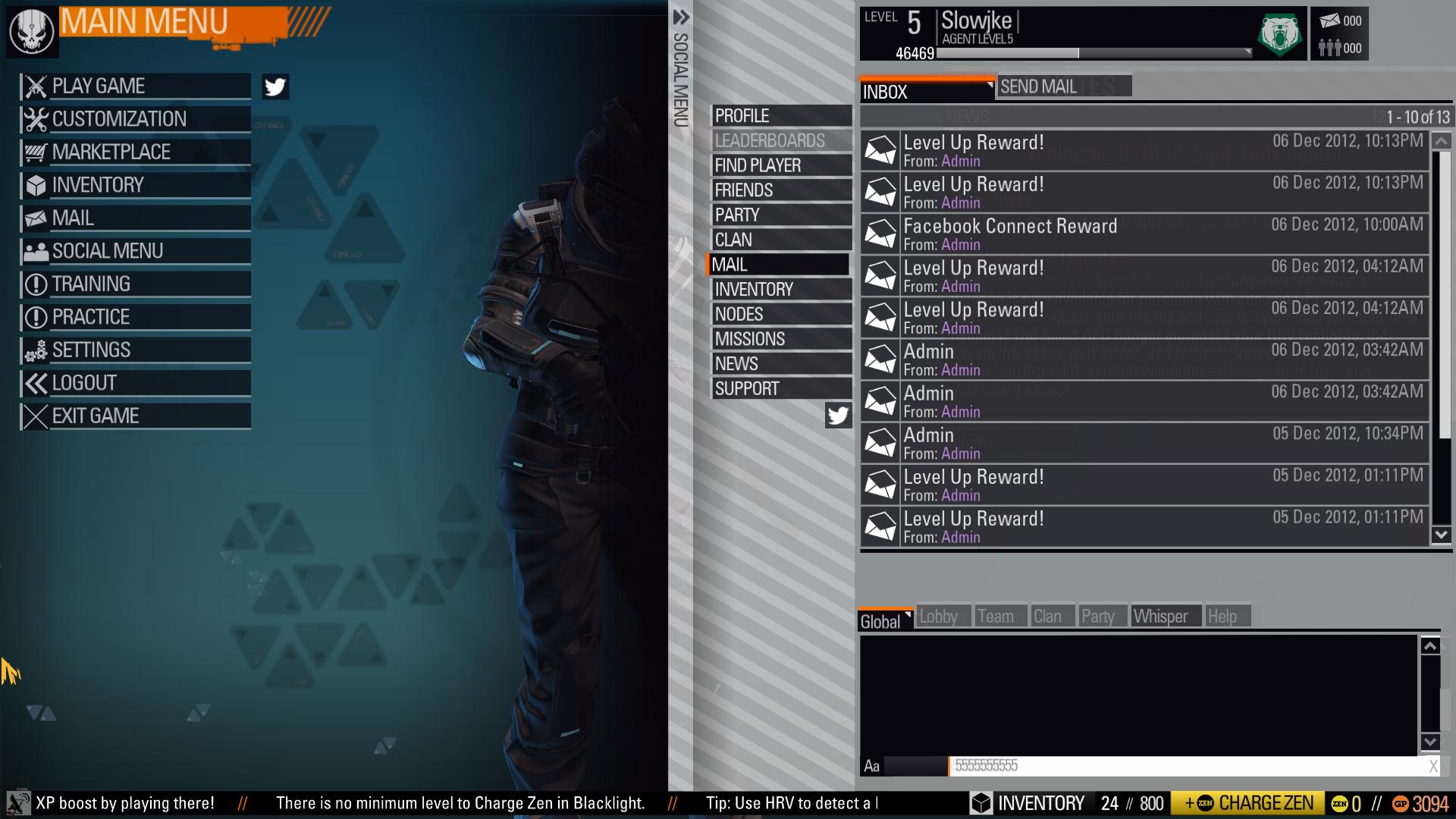Screen dimensions: 1456x819
Task: Open the Clan page
Action: click(781, 240)
